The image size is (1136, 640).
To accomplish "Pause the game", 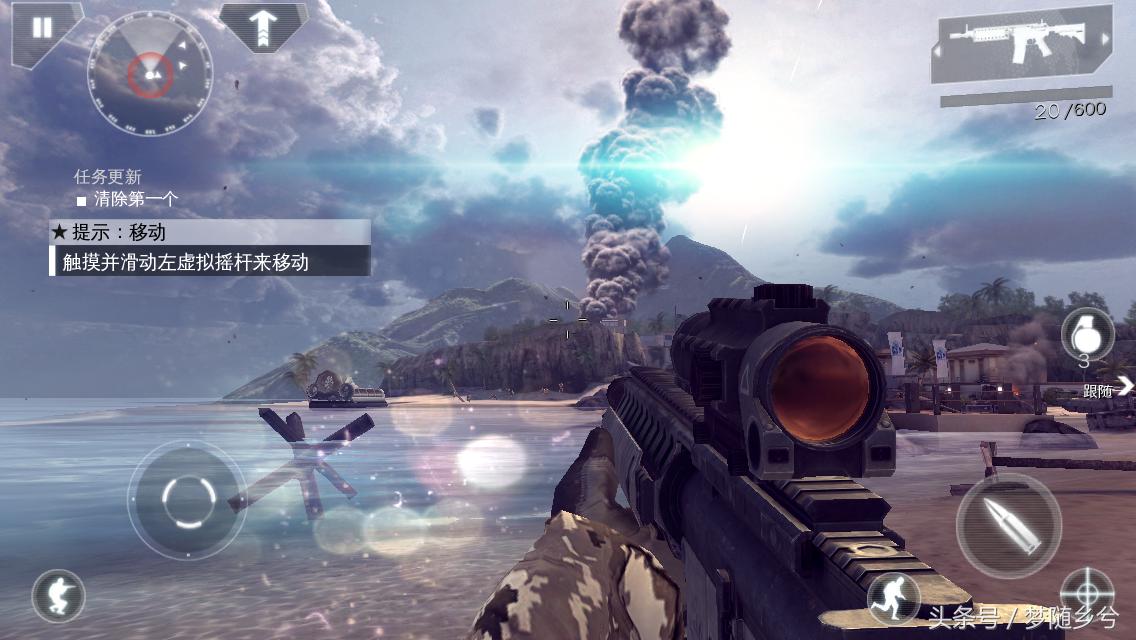I will [41, 27].
